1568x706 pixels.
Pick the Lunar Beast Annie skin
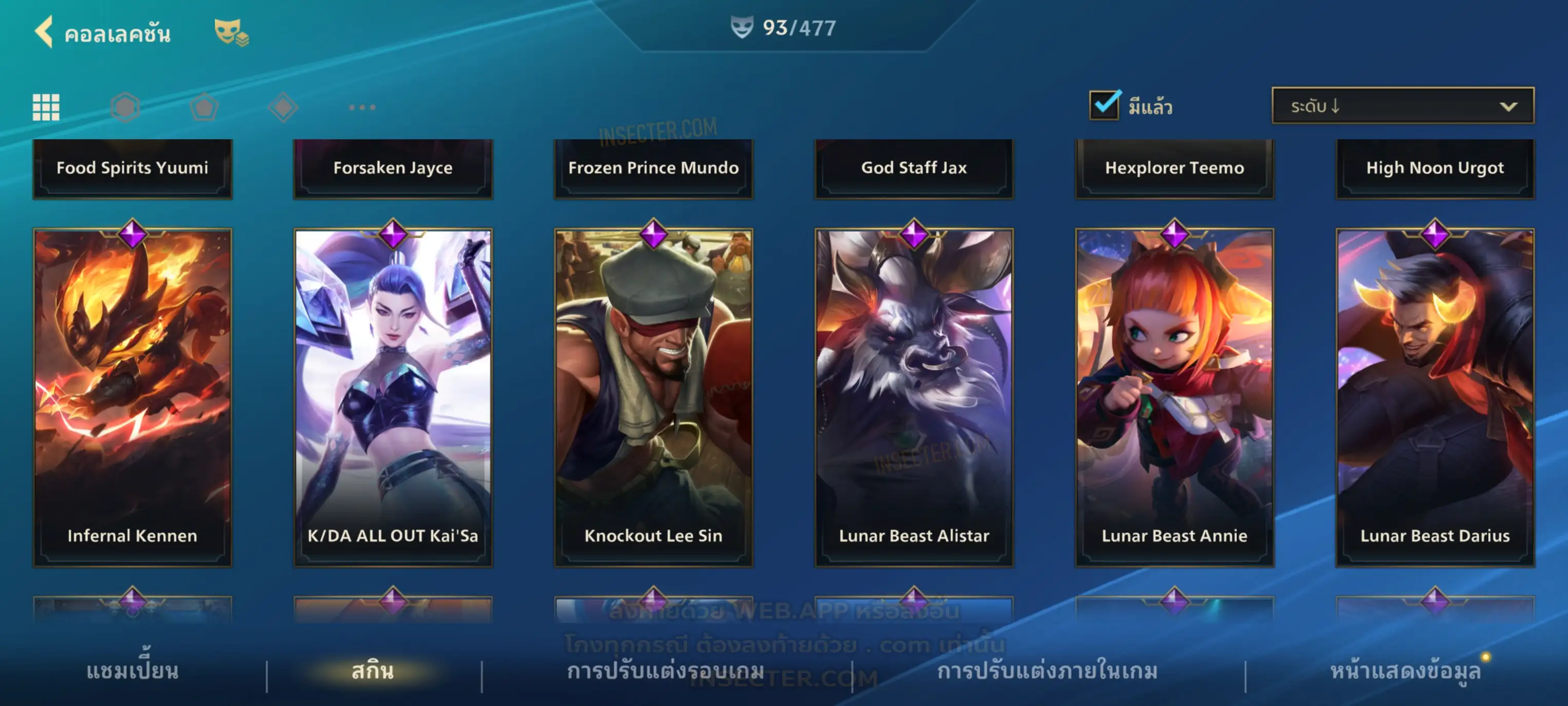click(1174, 397)
